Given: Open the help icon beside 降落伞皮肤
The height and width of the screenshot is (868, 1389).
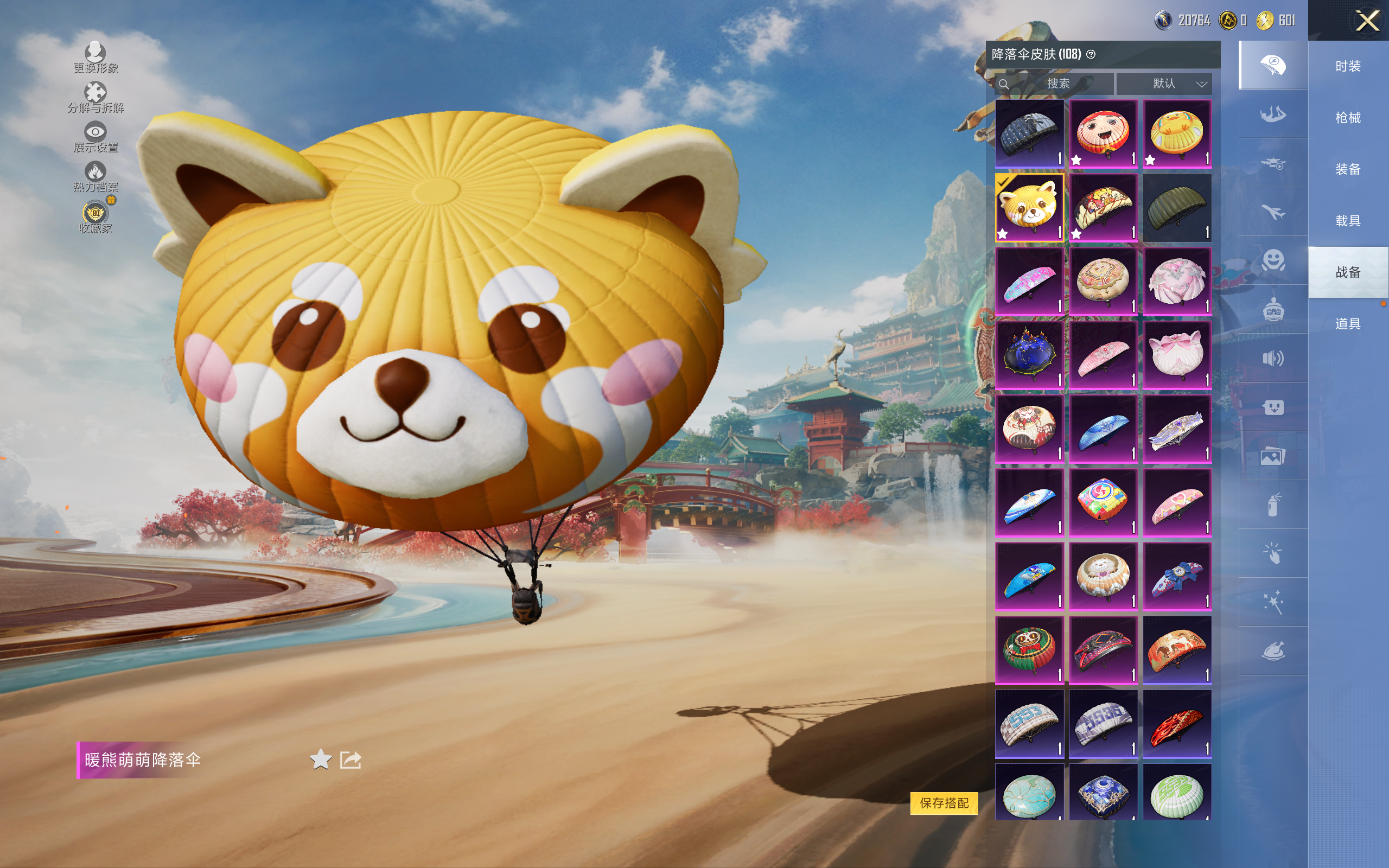Looking at the screenshot, I should pyautogui.click(x=1091, y=55).
